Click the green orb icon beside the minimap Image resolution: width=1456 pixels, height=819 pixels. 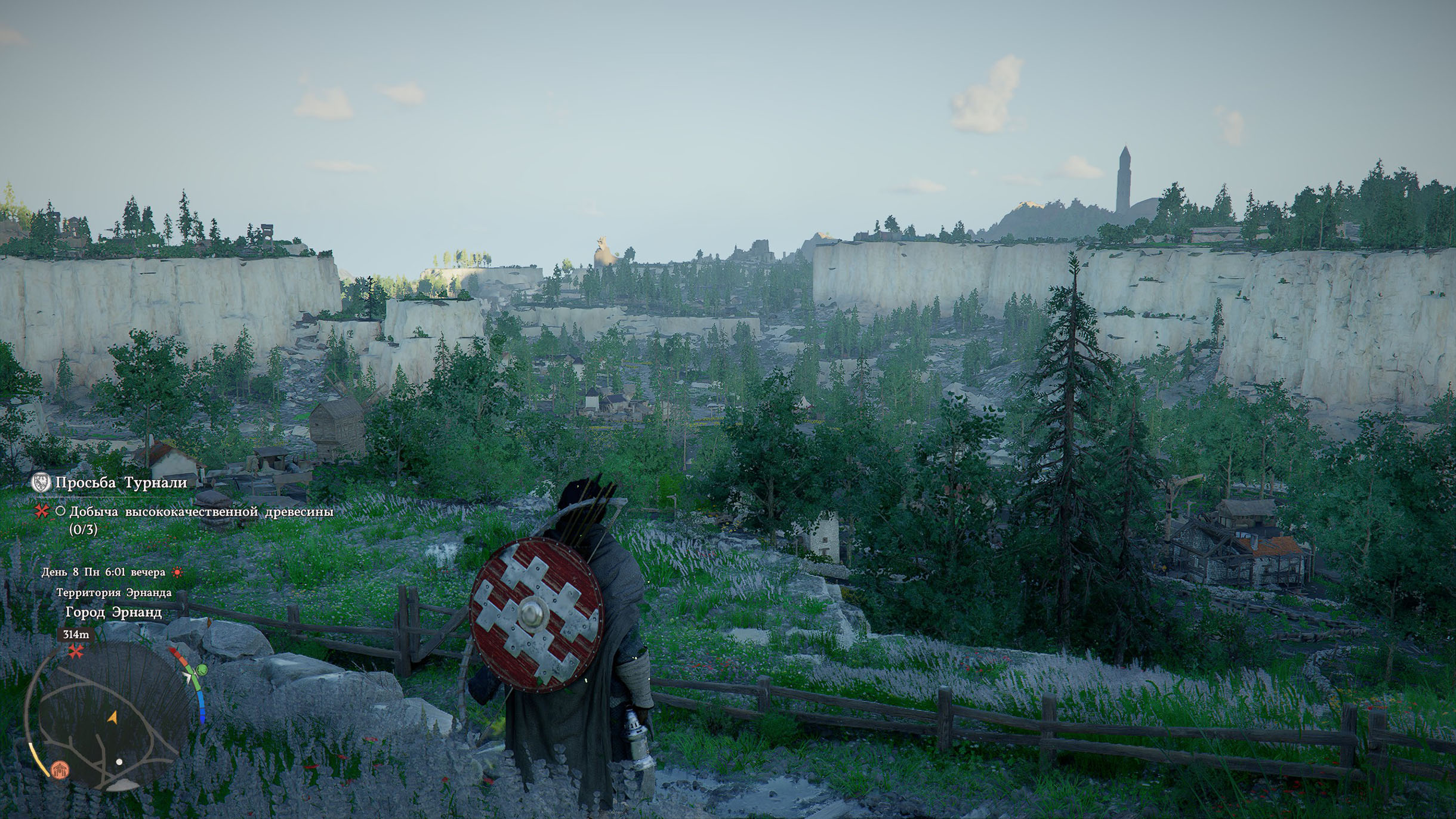pos(202,669)
